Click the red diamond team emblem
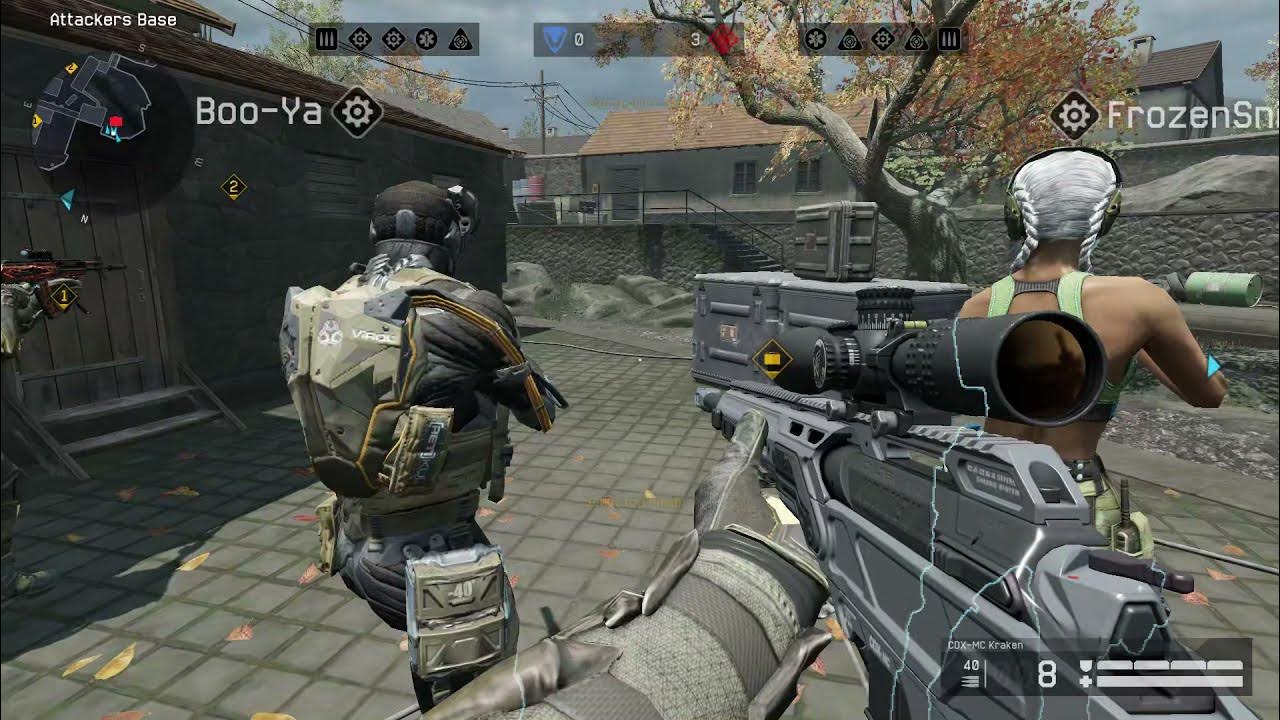Screen dimensions: 1280x720 (724, 39)
